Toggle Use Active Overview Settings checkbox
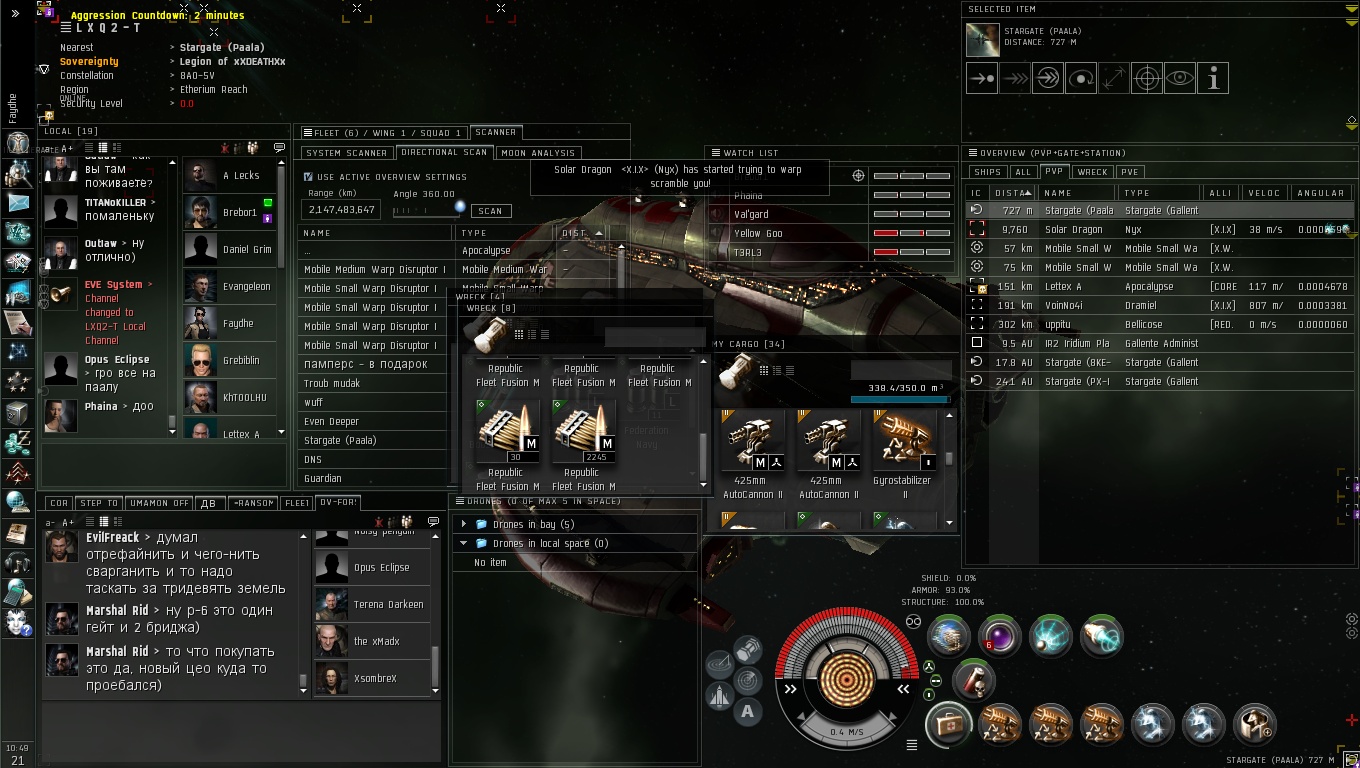This screenshot has width=1360, height=768. click(309, 177)
